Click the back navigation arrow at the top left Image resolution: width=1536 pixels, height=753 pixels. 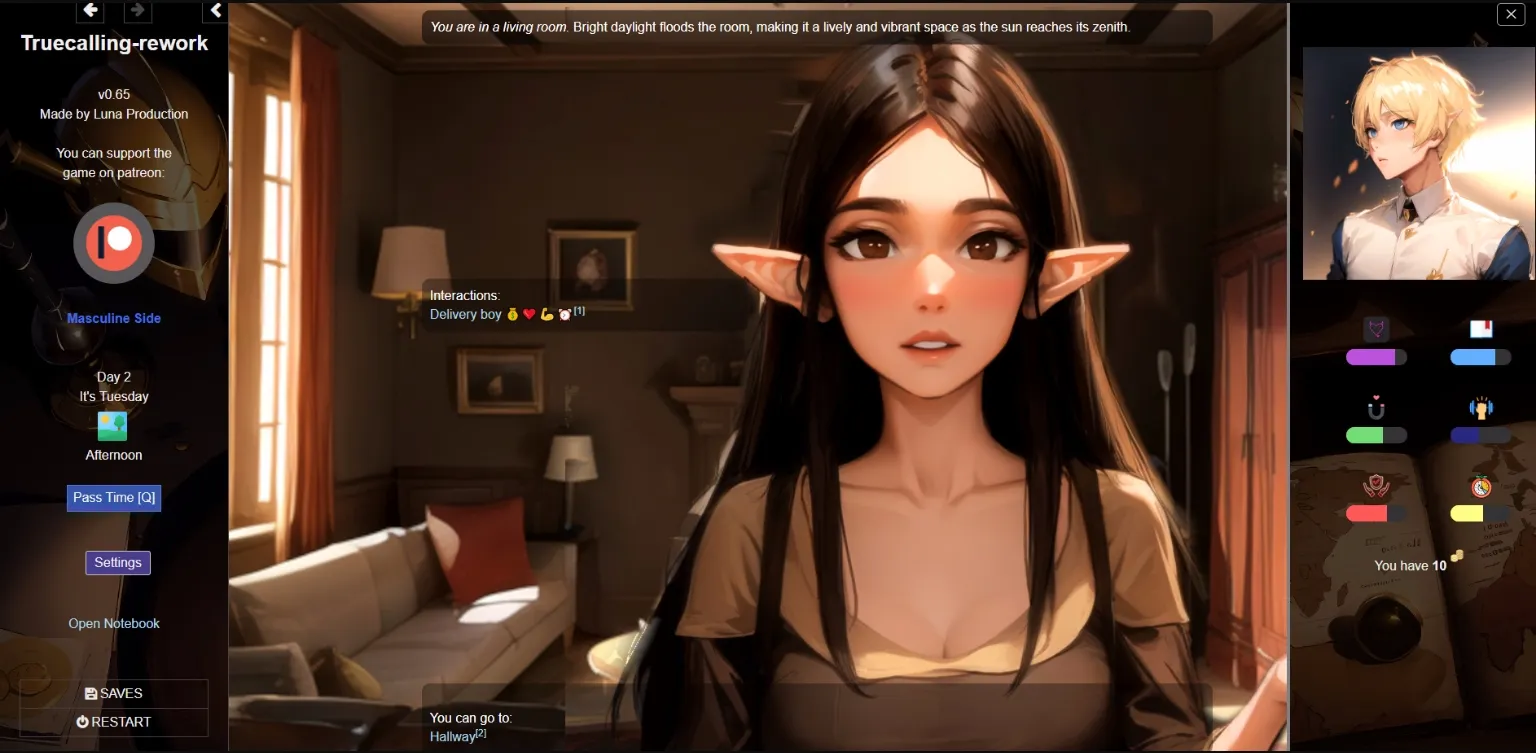pyautogui.click(x=89, y=10)
